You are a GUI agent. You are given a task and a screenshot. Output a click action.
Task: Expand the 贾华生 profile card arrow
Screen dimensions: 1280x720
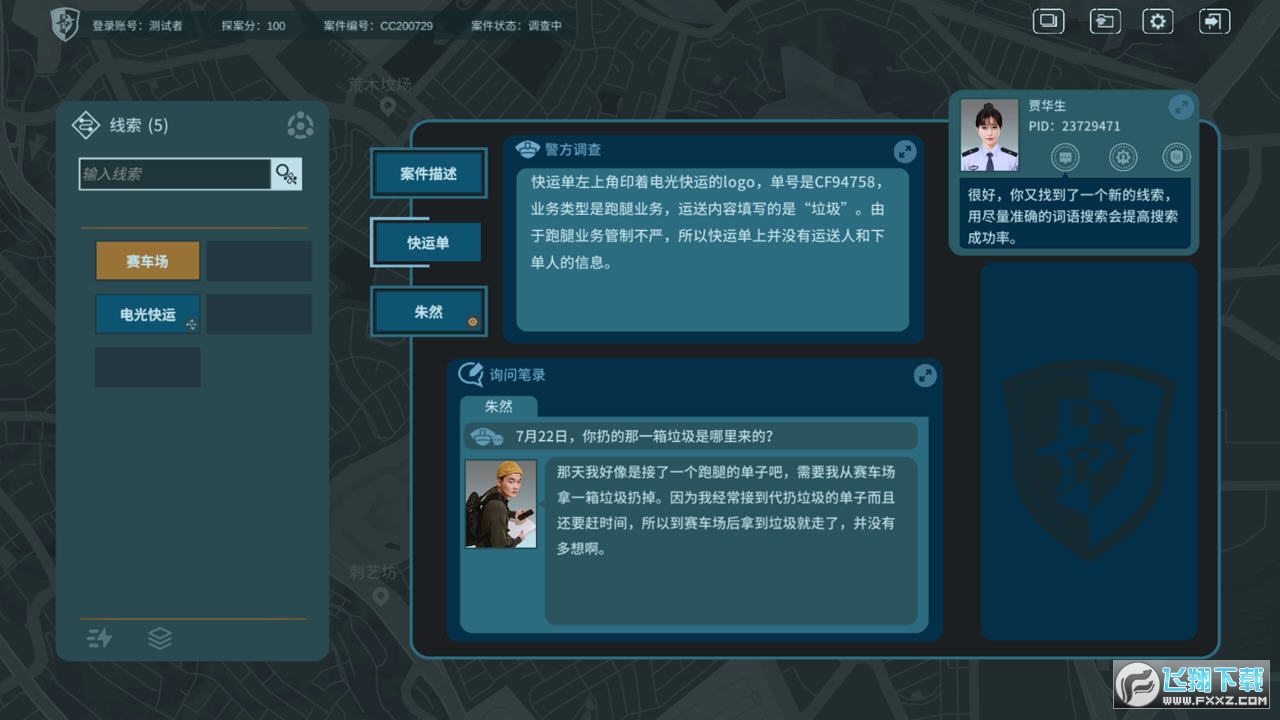(1180, 106)
